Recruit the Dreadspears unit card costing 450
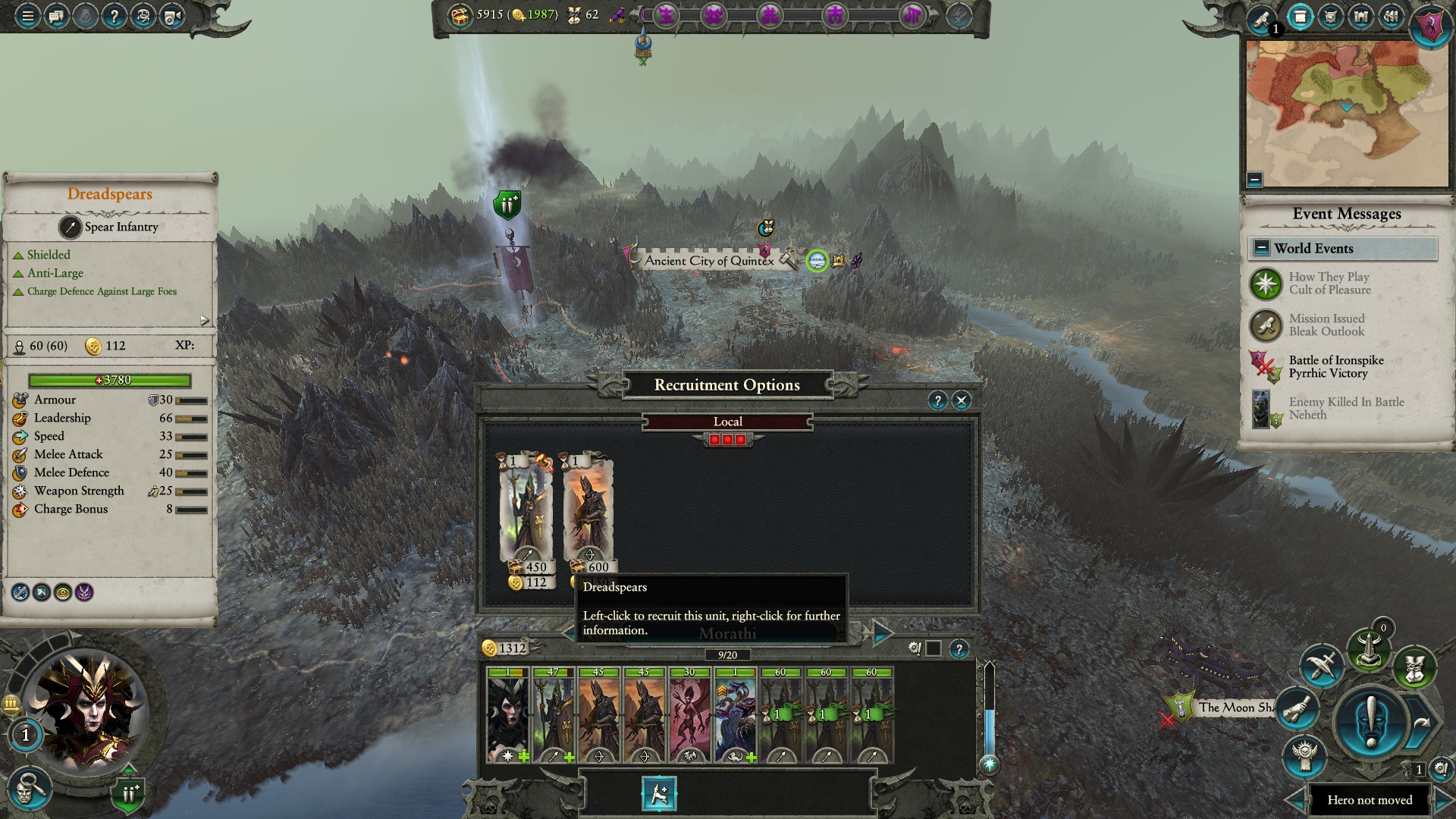 [526, 512]
